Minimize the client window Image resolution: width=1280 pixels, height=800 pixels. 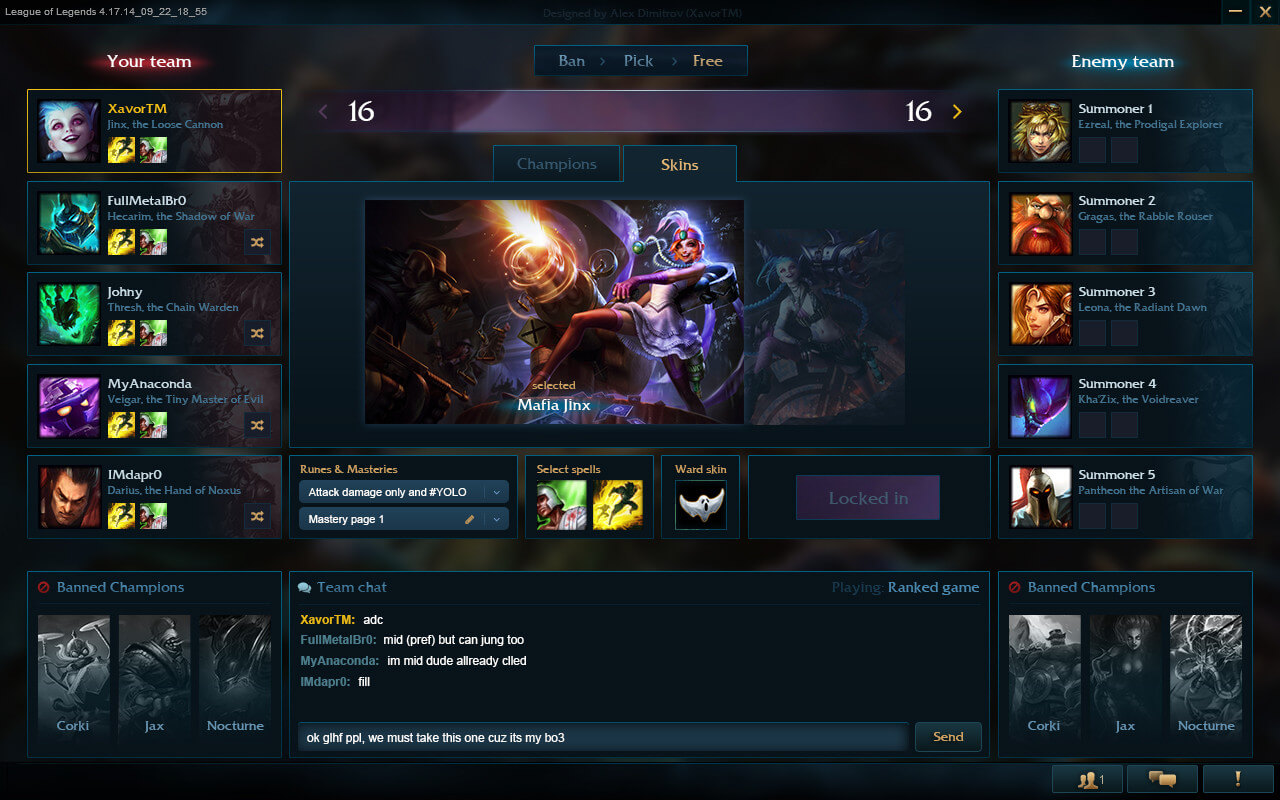point(1236,11)
